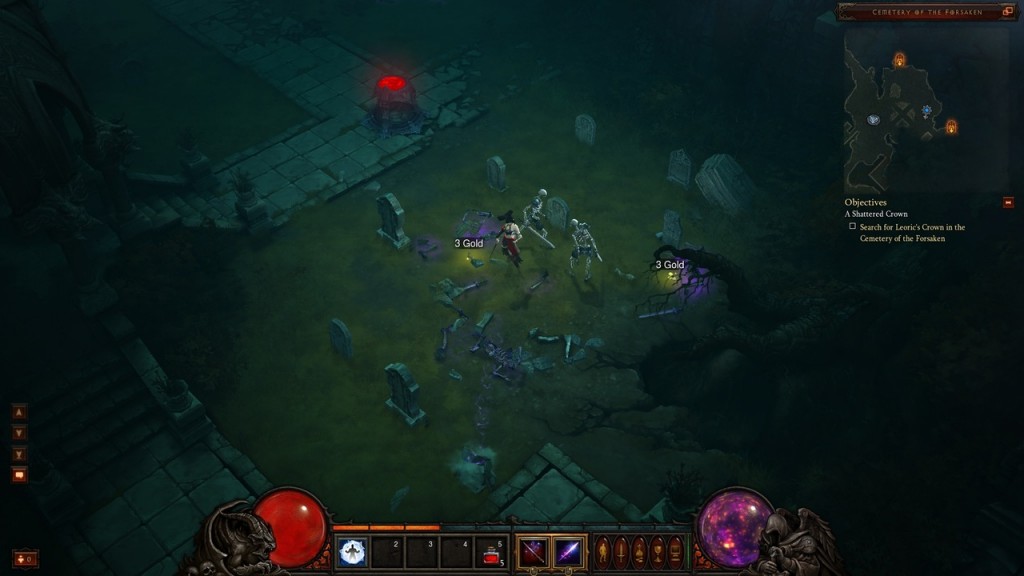This screenshot has height=576, width=1024.
Task: Collapse the Objectives tracker
Action: tap(1008, 202)
